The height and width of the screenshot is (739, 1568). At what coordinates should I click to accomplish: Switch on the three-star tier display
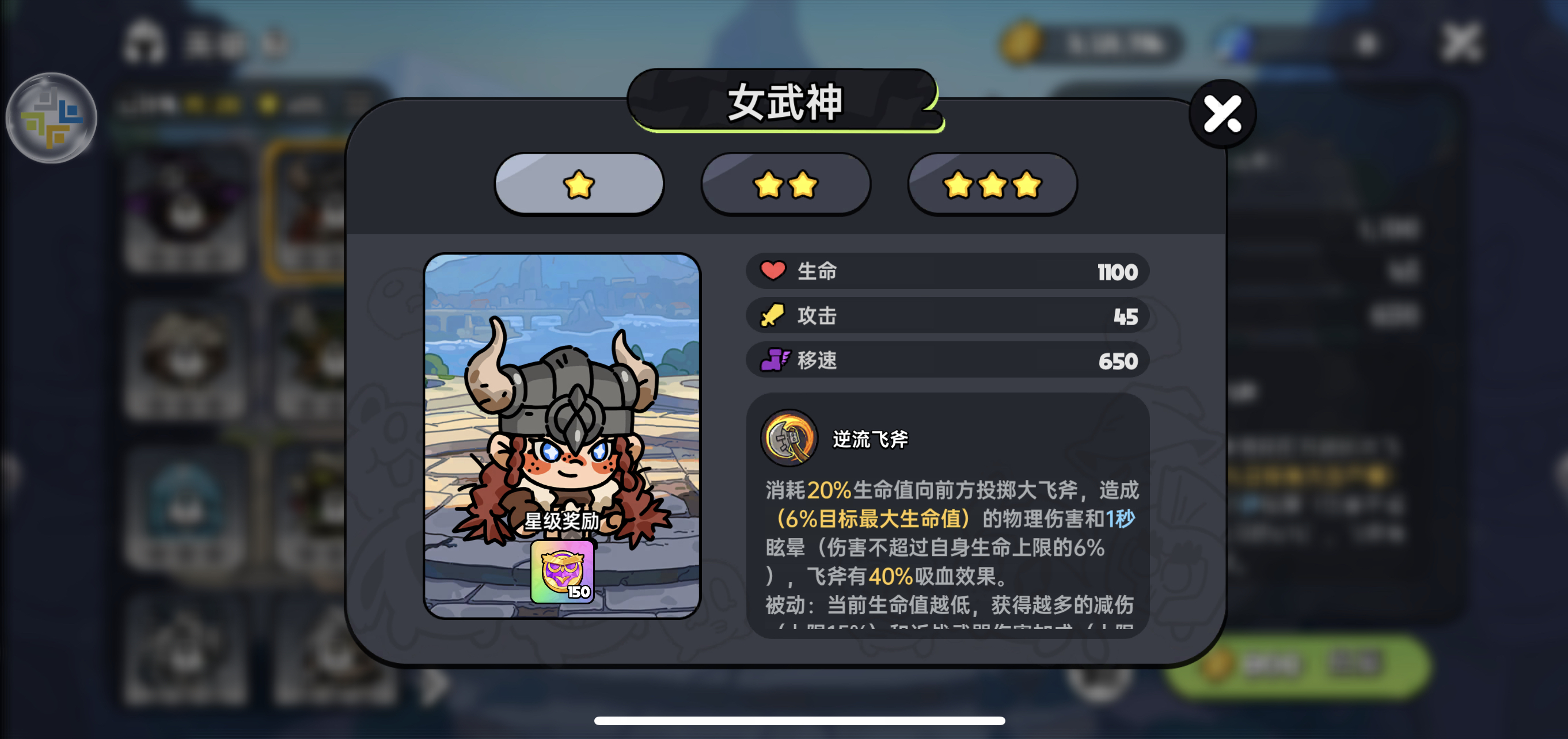[992, 186]
